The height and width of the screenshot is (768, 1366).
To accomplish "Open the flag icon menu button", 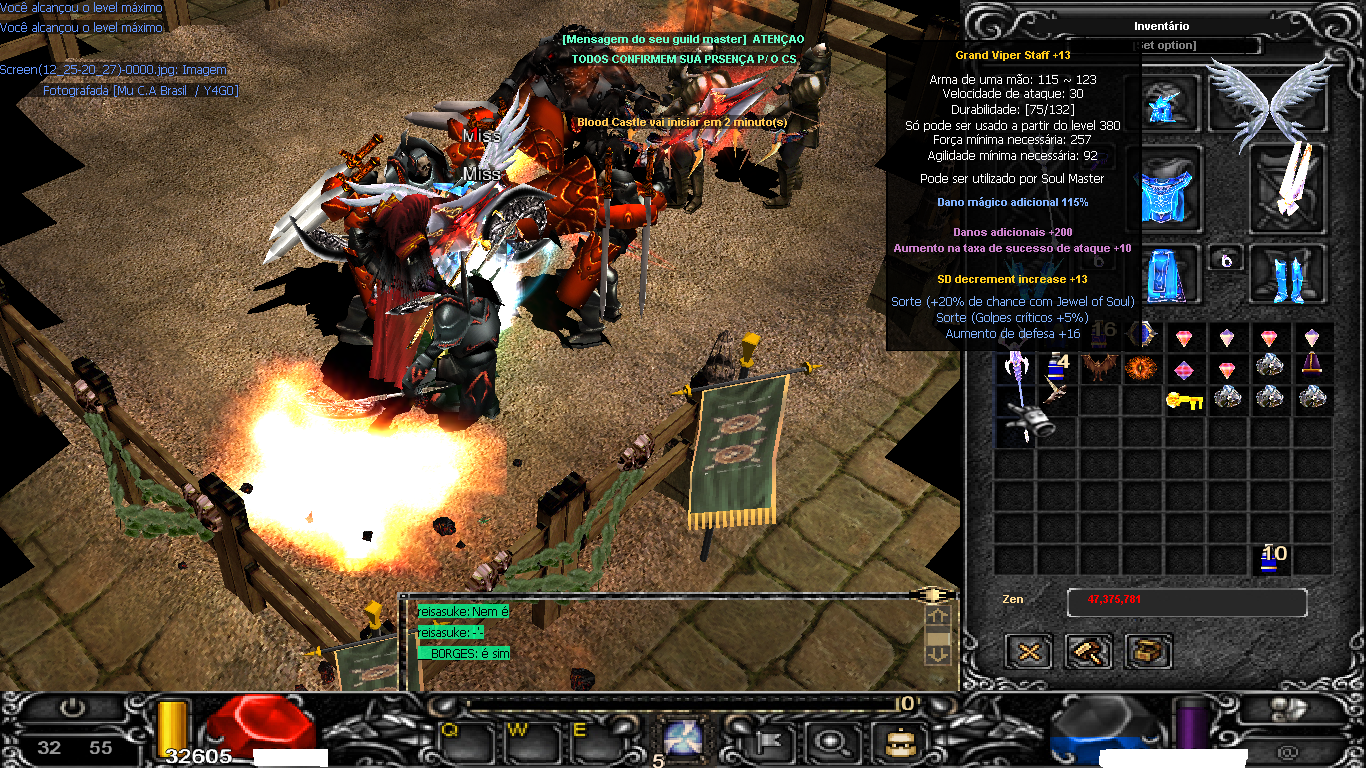I will coord(770,741).
